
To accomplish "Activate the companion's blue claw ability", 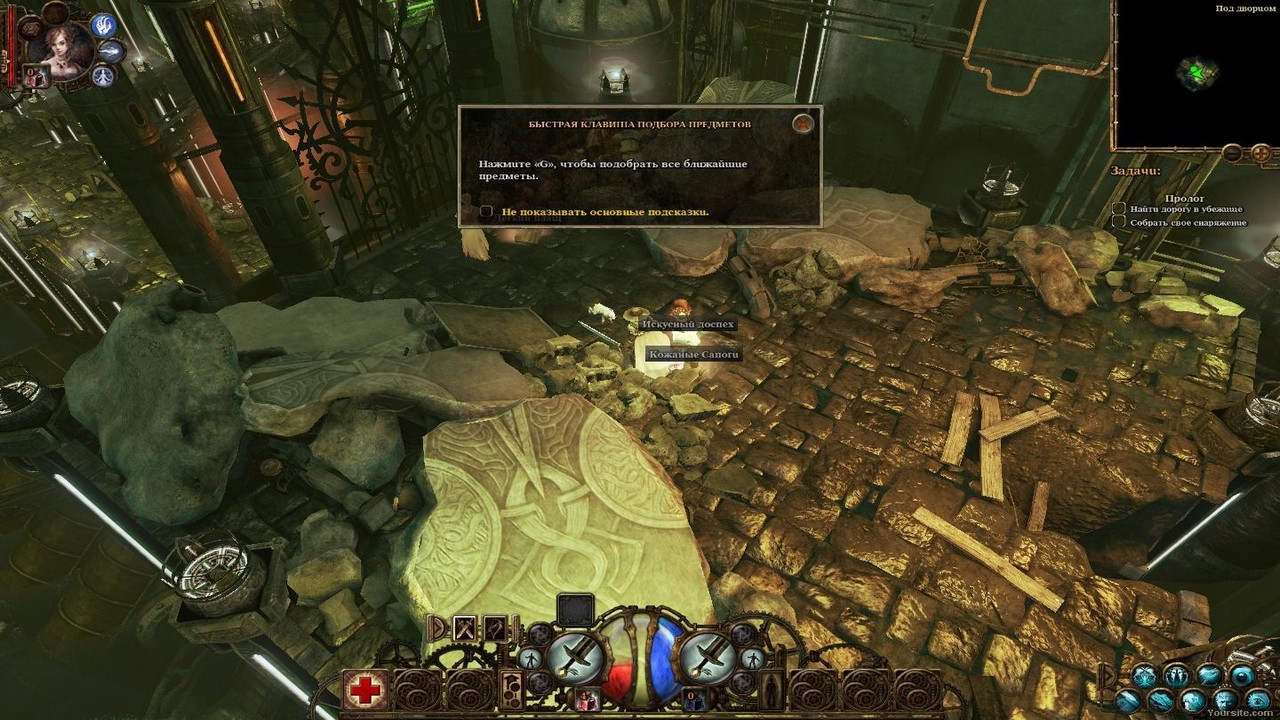I will (x=104, y=26).
